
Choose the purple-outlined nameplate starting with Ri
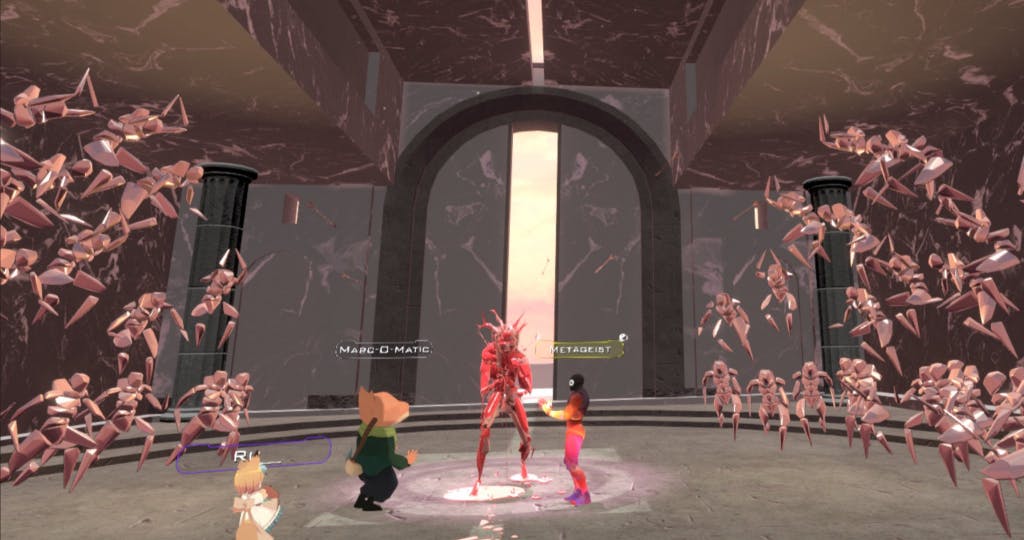pos(253,454)
